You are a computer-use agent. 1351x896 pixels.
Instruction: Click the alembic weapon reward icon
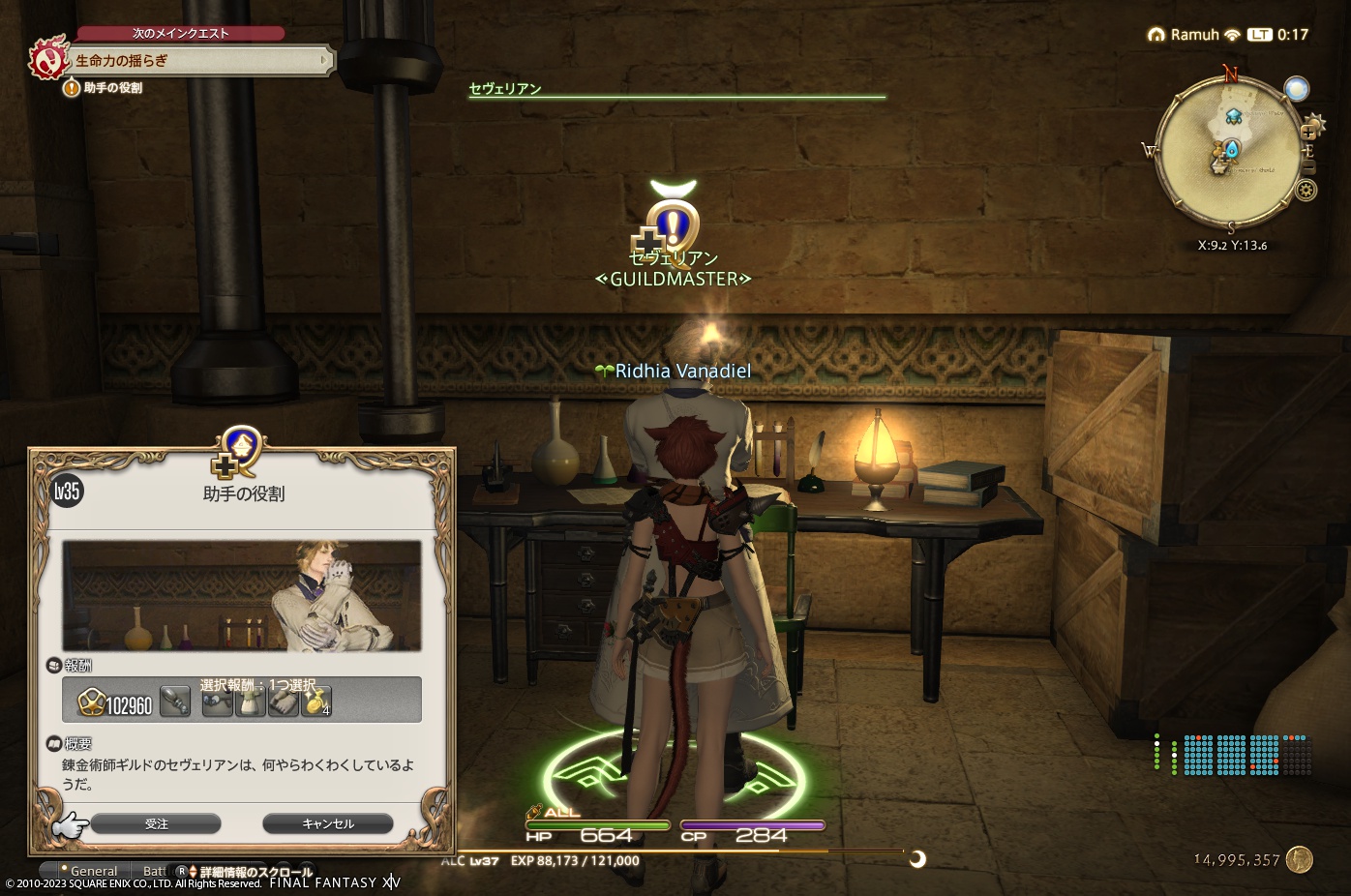click(x=175, y=702)
